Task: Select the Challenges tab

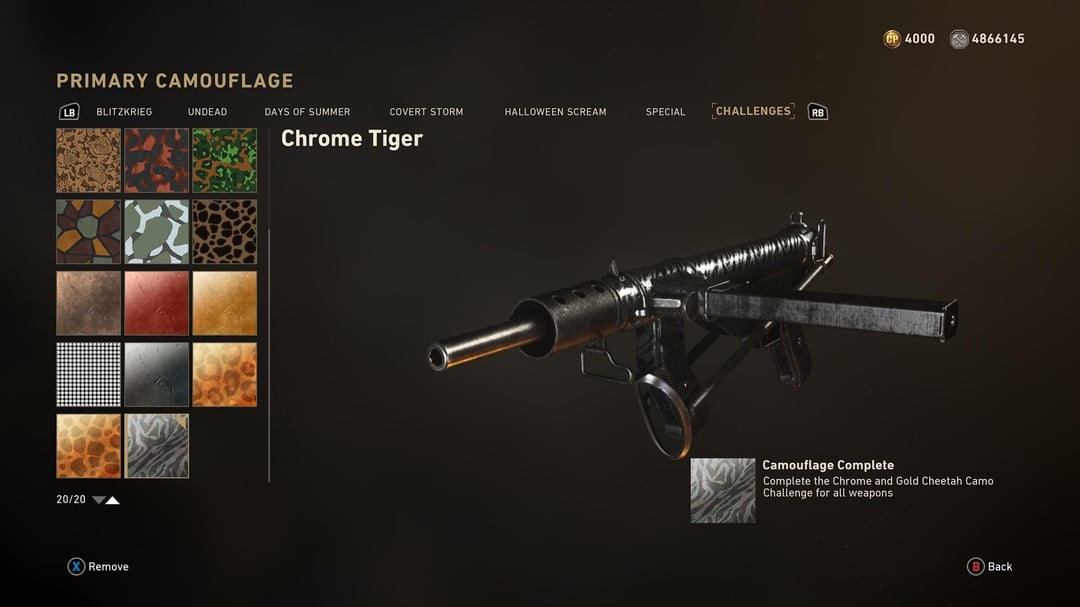Action: [x=753, y=111]
